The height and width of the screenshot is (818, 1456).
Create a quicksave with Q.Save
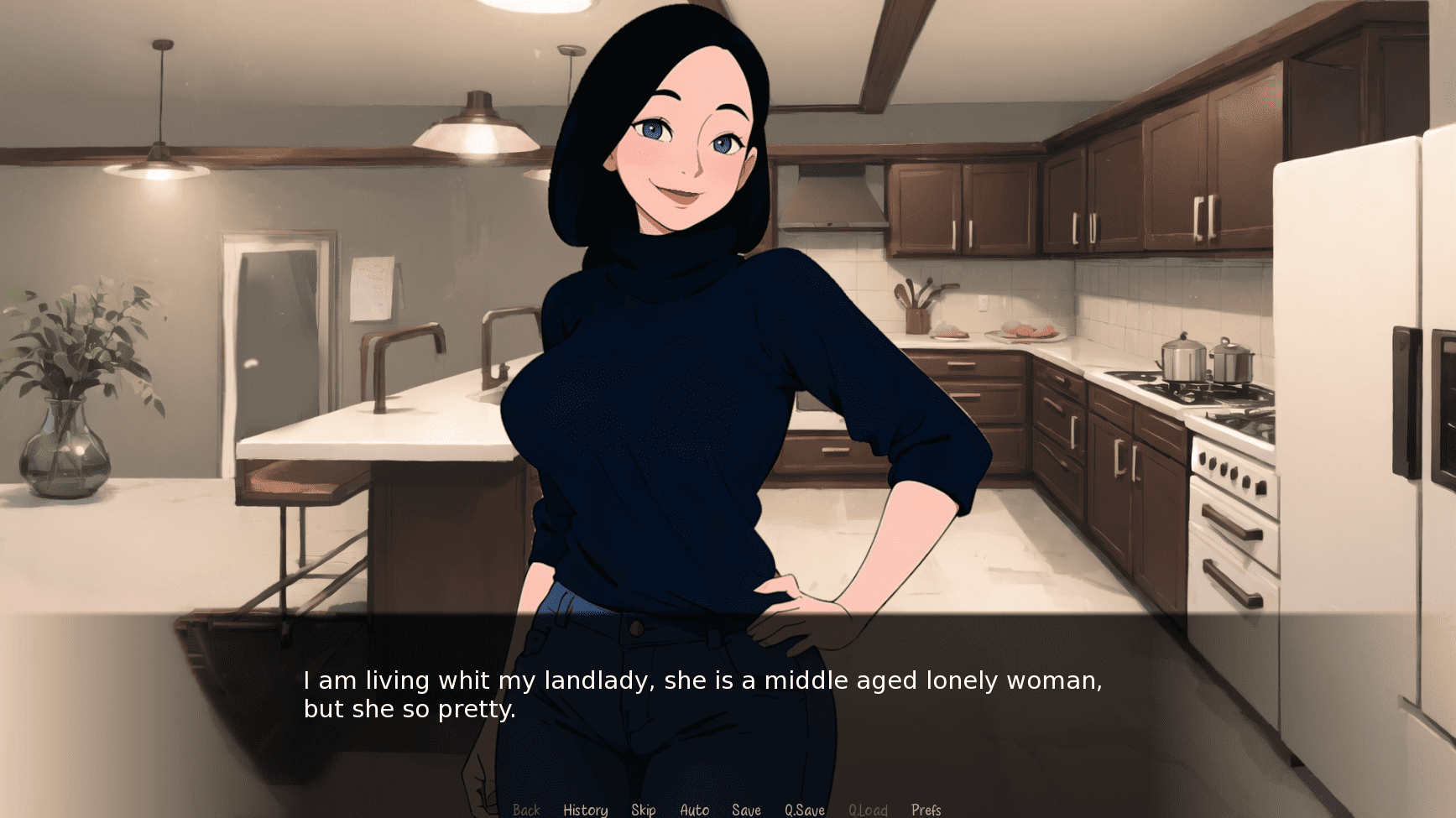click(x=804, y=809)
